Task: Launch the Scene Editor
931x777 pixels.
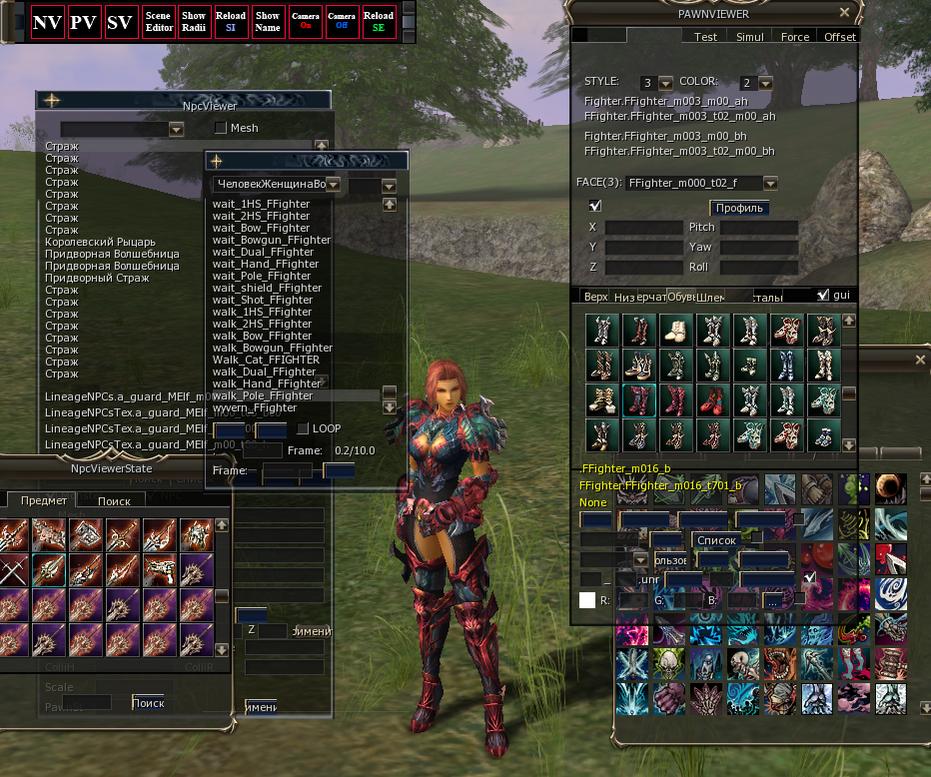Action: 158,22
